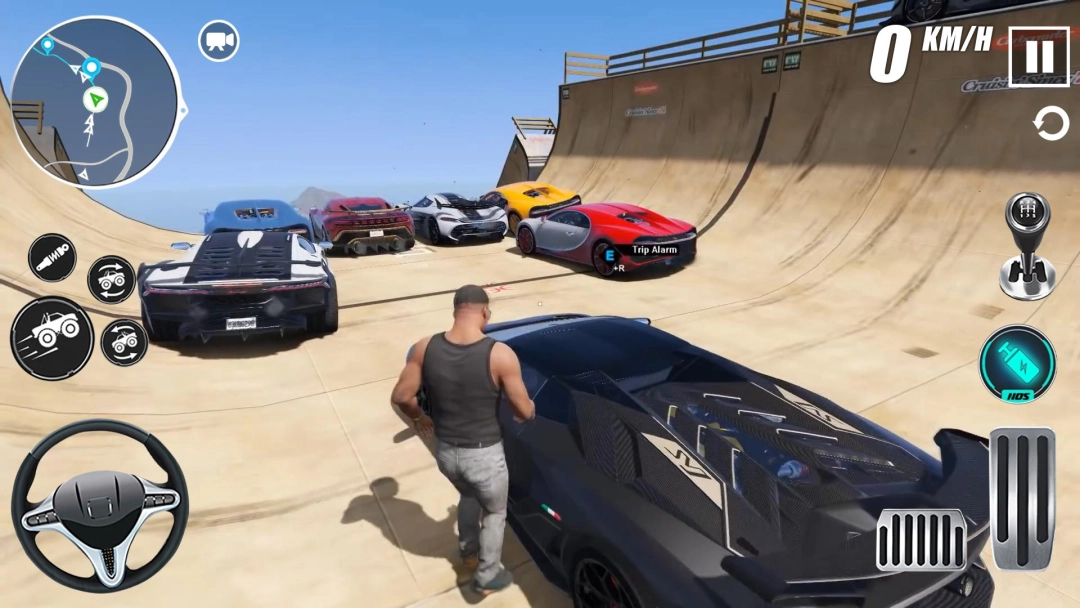Pause the game
Image resolution: width=1080 pixels, height=608 pixels.
[1038, 57]
